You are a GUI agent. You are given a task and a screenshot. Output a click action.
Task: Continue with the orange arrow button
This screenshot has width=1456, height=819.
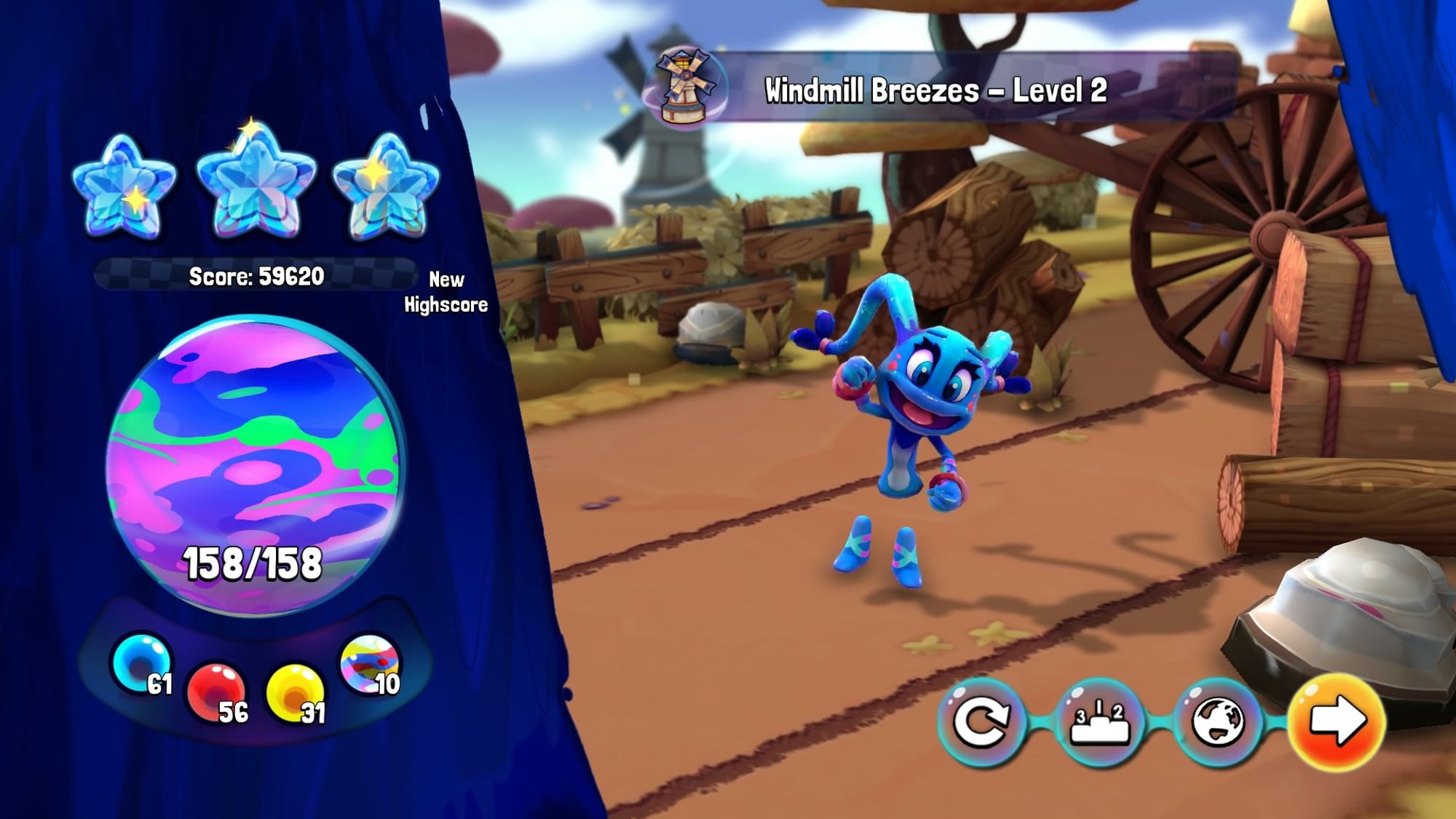tap(1337, 721)
